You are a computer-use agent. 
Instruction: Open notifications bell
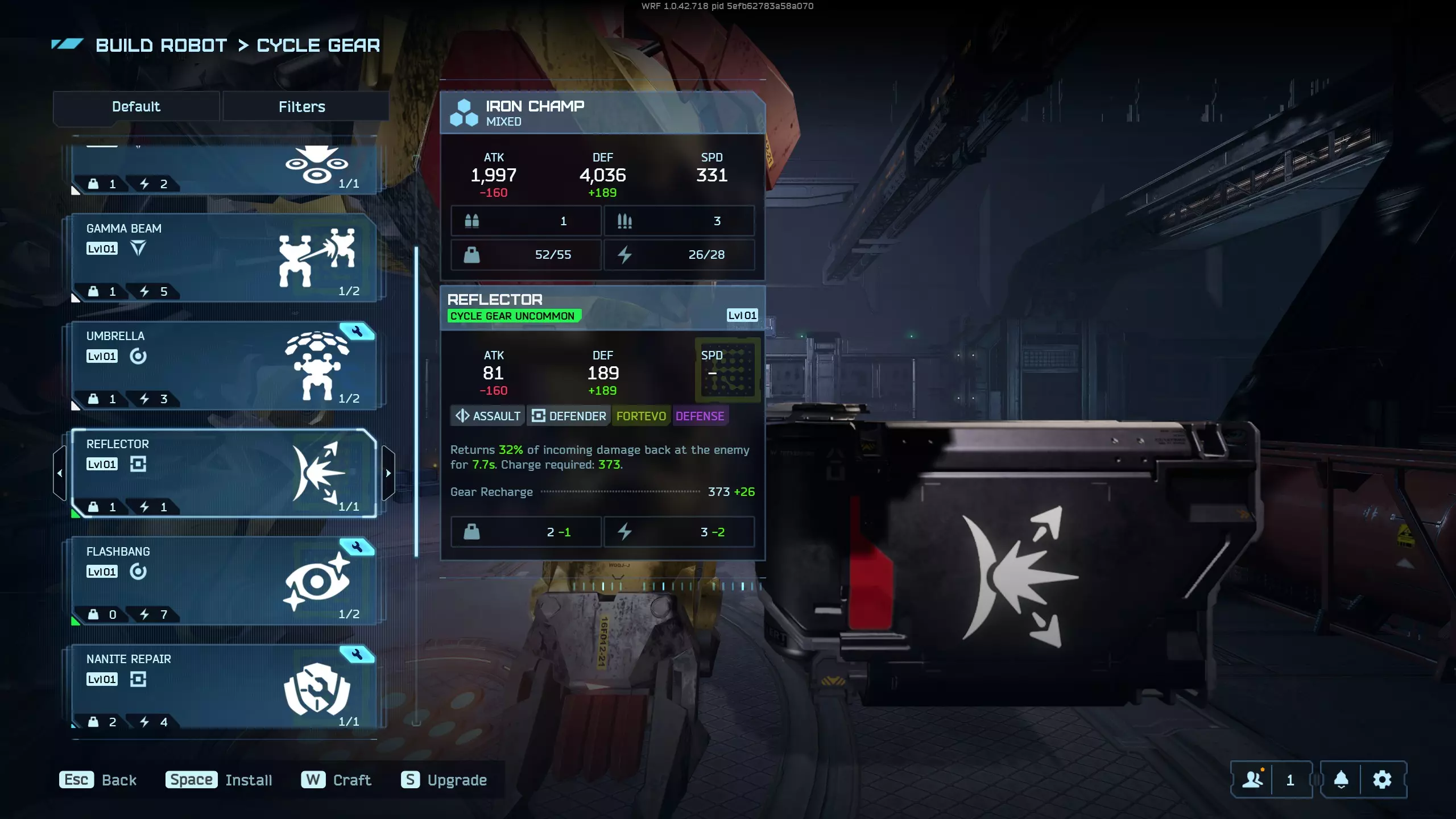click(x=1341, y=779)
